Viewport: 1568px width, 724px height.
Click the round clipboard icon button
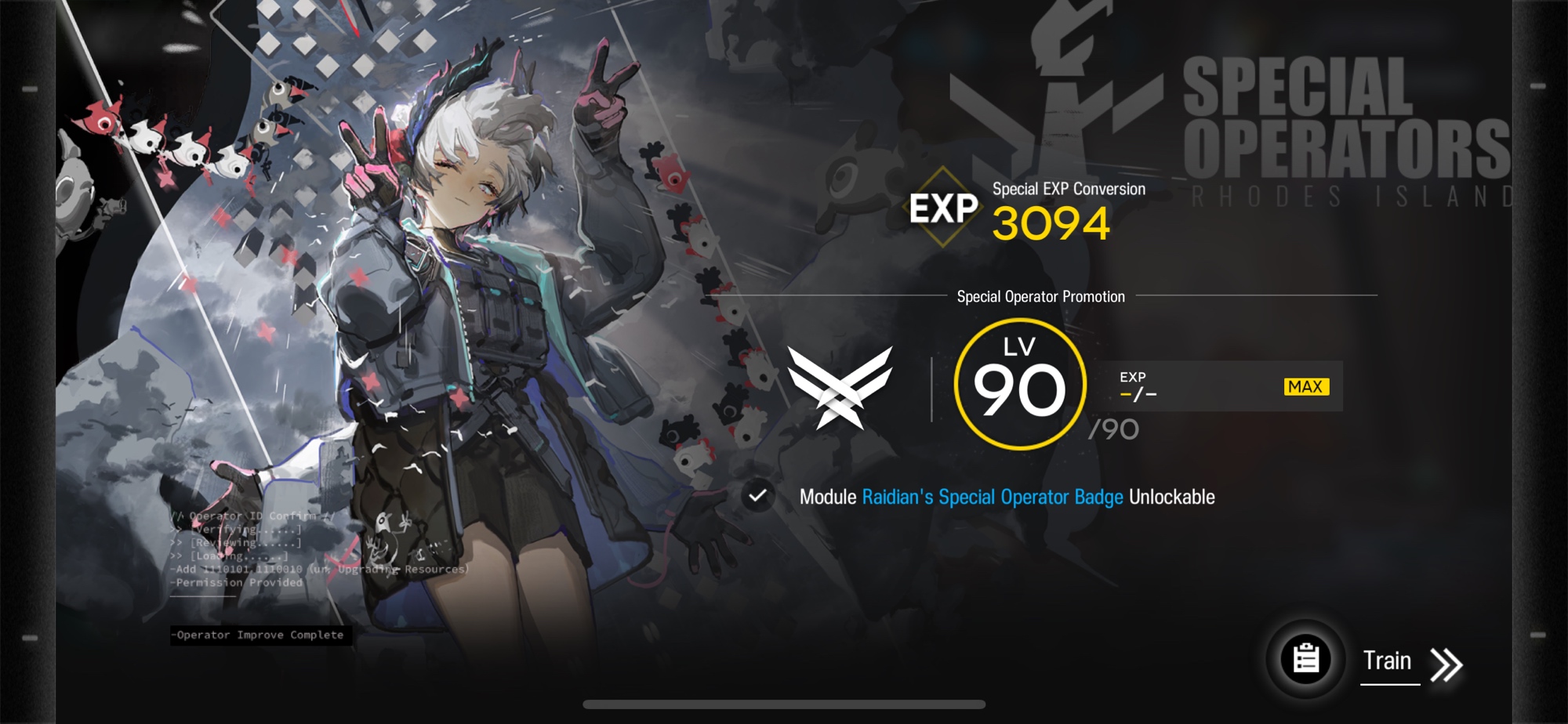(1305, 659)
